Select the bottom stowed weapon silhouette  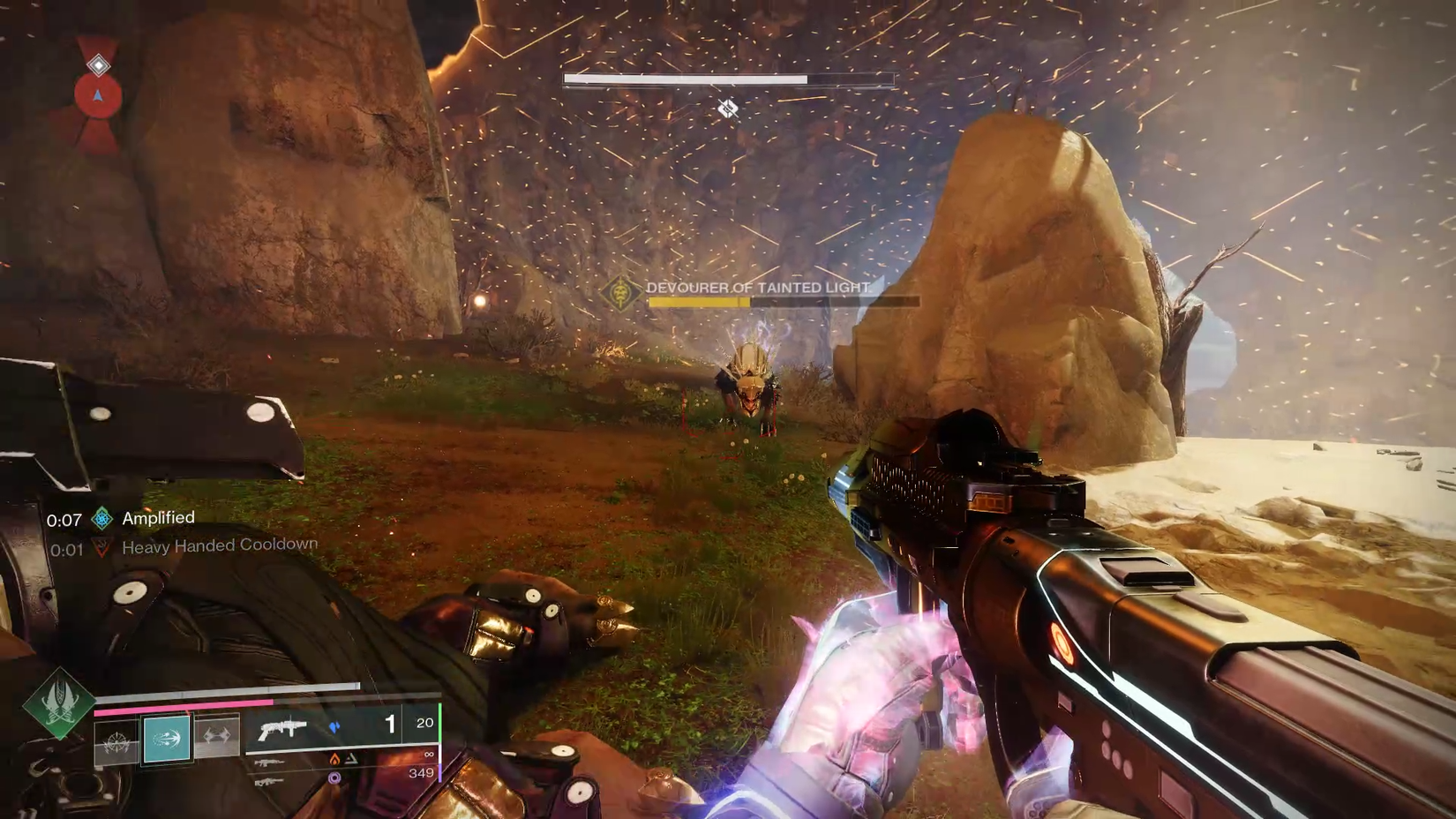[x=269, y=781]
